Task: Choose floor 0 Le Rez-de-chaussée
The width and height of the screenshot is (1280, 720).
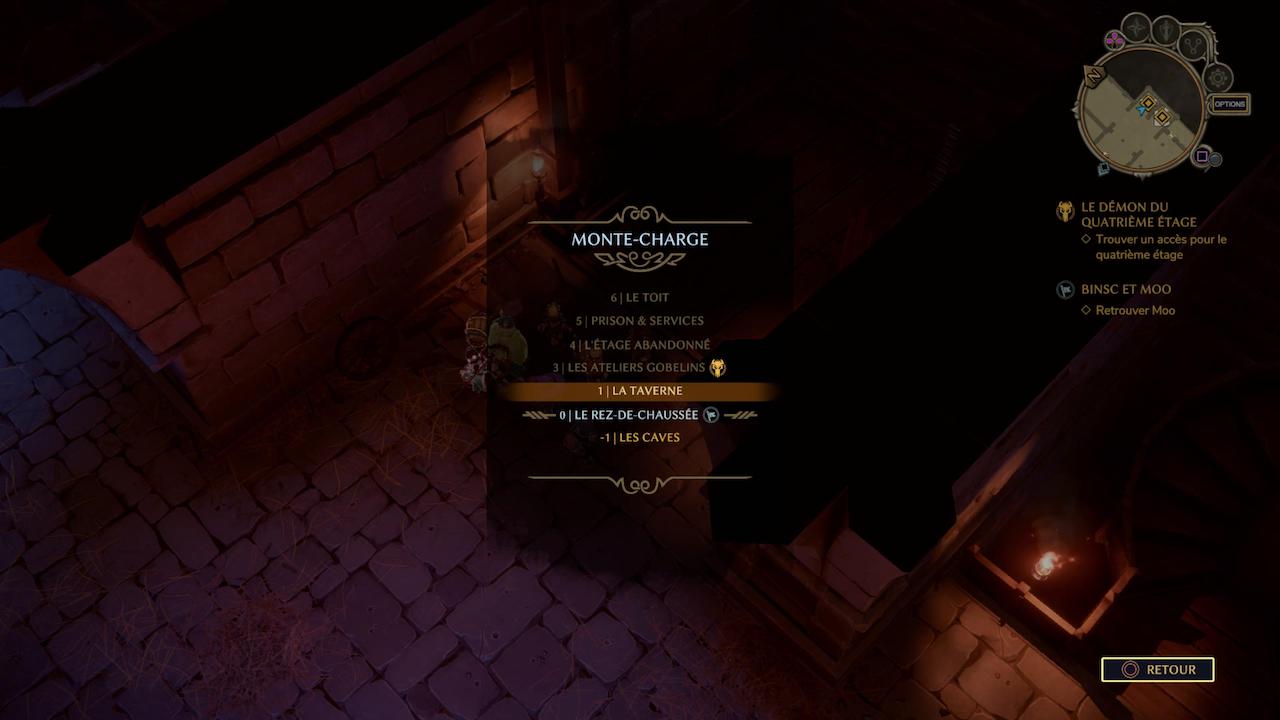Action: point(639,415)
